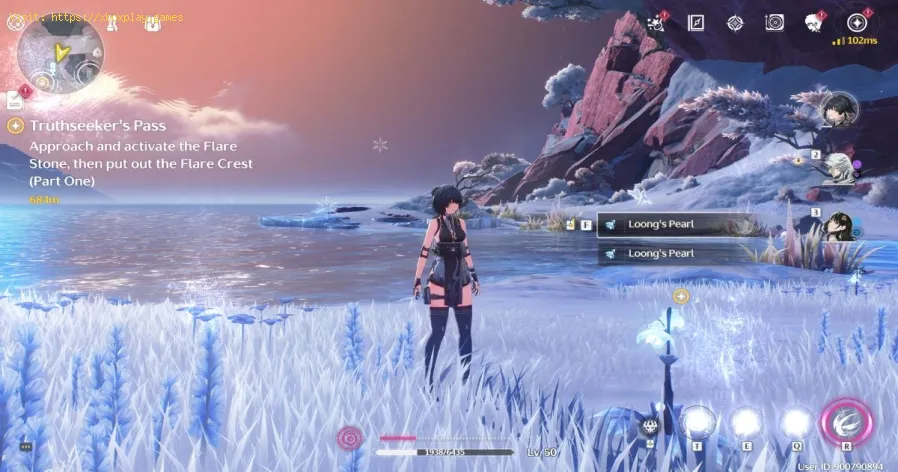Use the glowing skill icon labeled Q

point(796,423)
